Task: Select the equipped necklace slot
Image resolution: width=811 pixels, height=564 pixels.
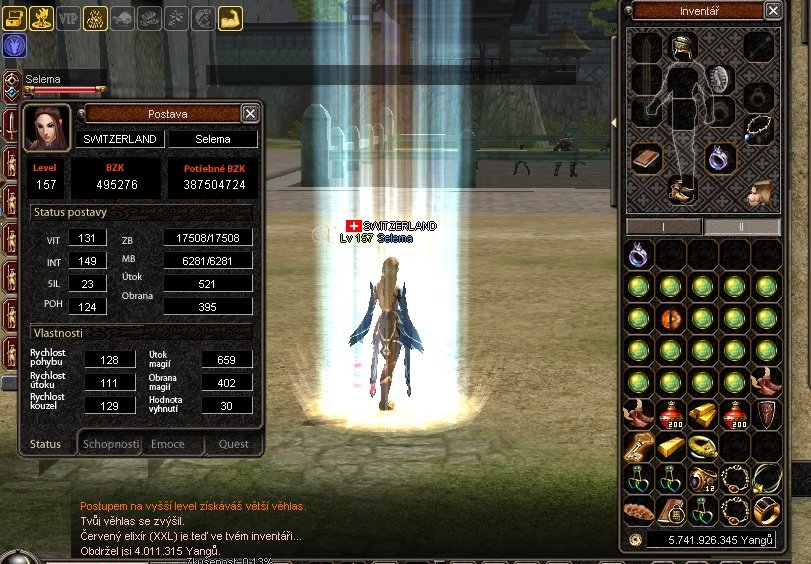Action: point(759,127)
